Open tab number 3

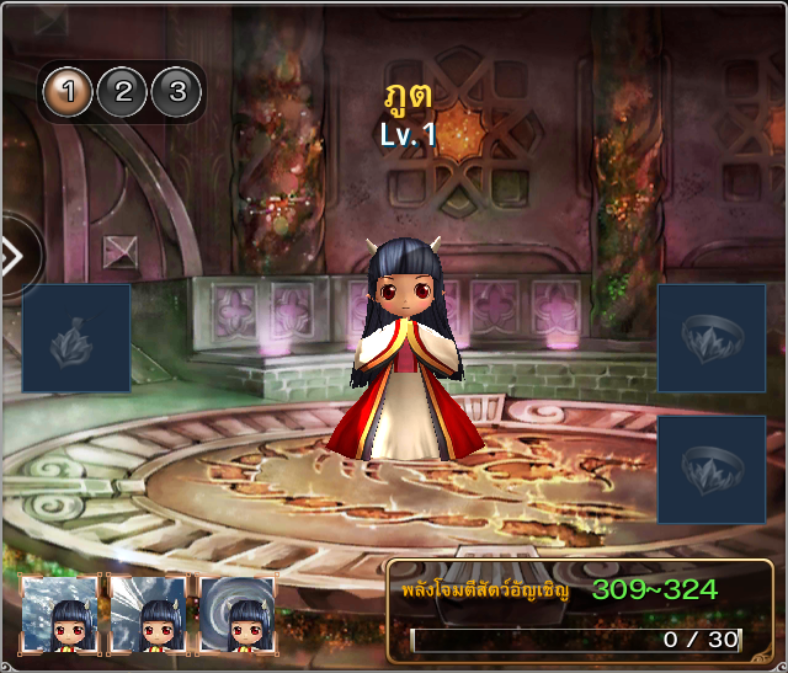click(177, 93)
